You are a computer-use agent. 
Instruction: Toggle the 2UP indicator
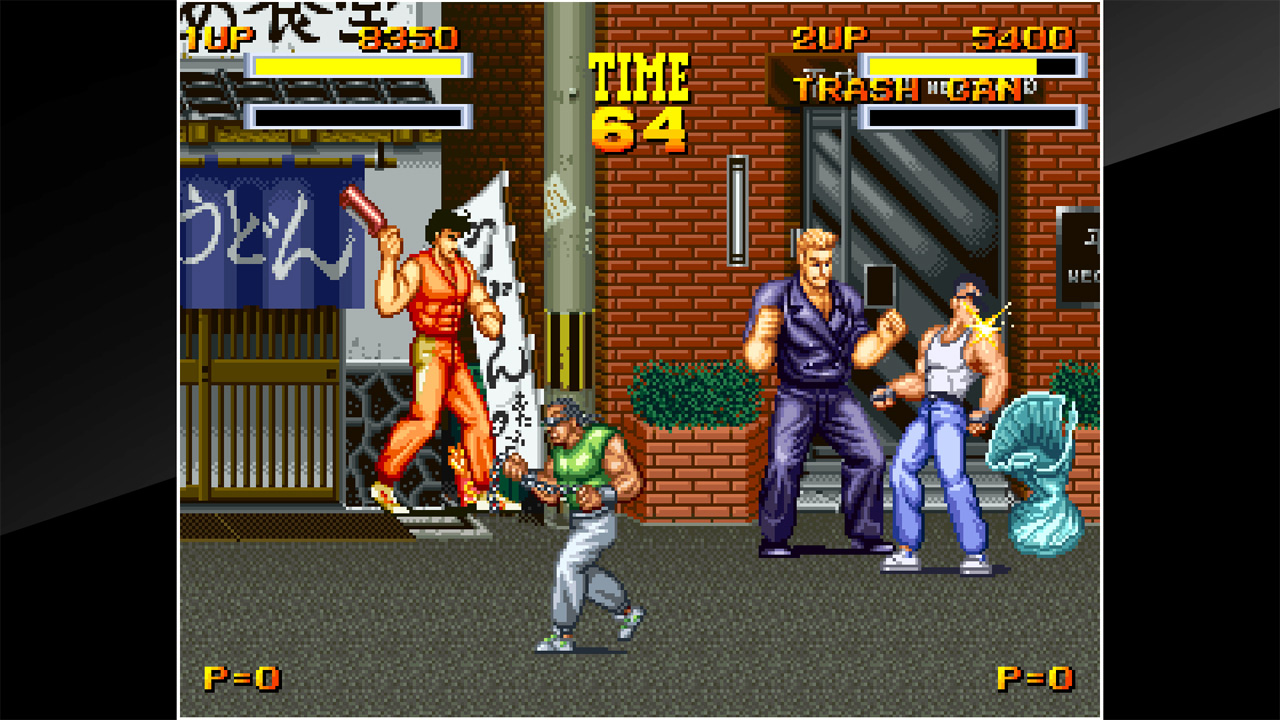tap(830, 38)
